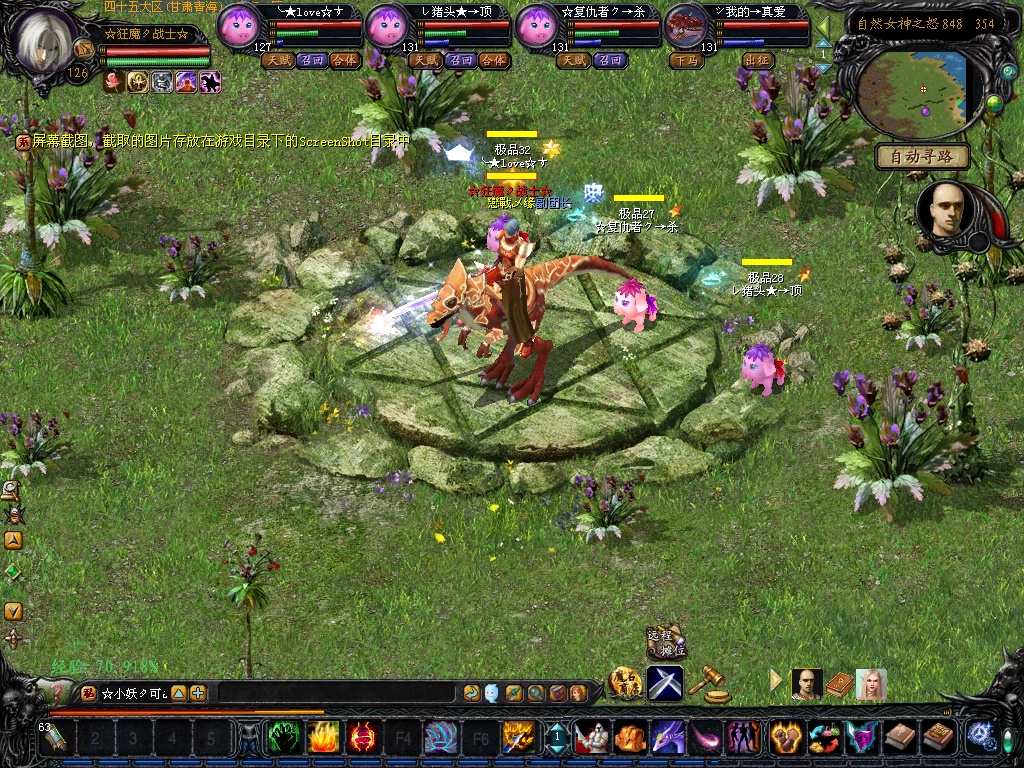Click the 自动寻路 auto-pathfinding button
The image size is (1024, 768).
tap(922, 156)
